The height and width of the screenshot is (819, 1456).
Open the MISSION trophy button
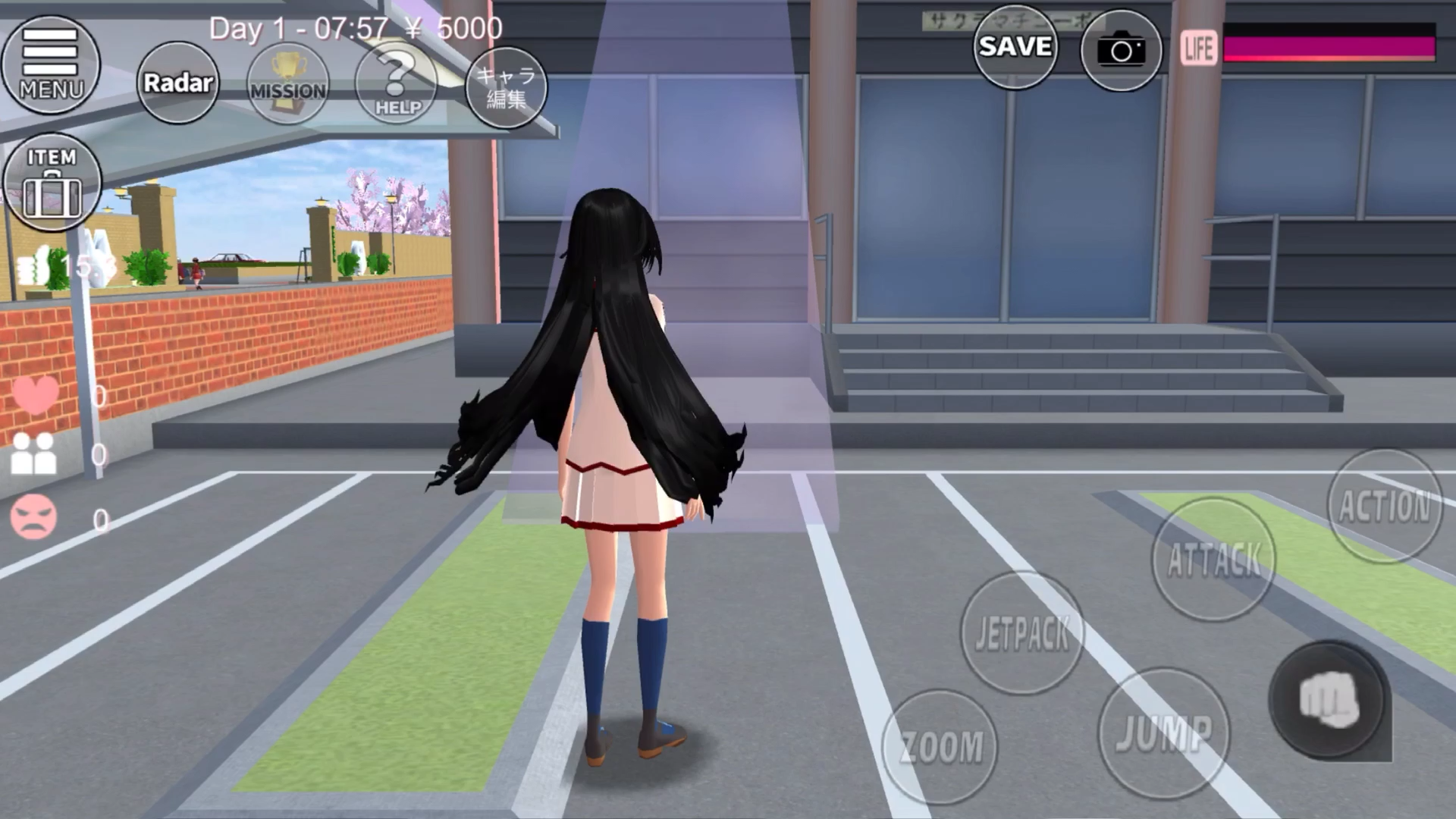tap(288, 84)
